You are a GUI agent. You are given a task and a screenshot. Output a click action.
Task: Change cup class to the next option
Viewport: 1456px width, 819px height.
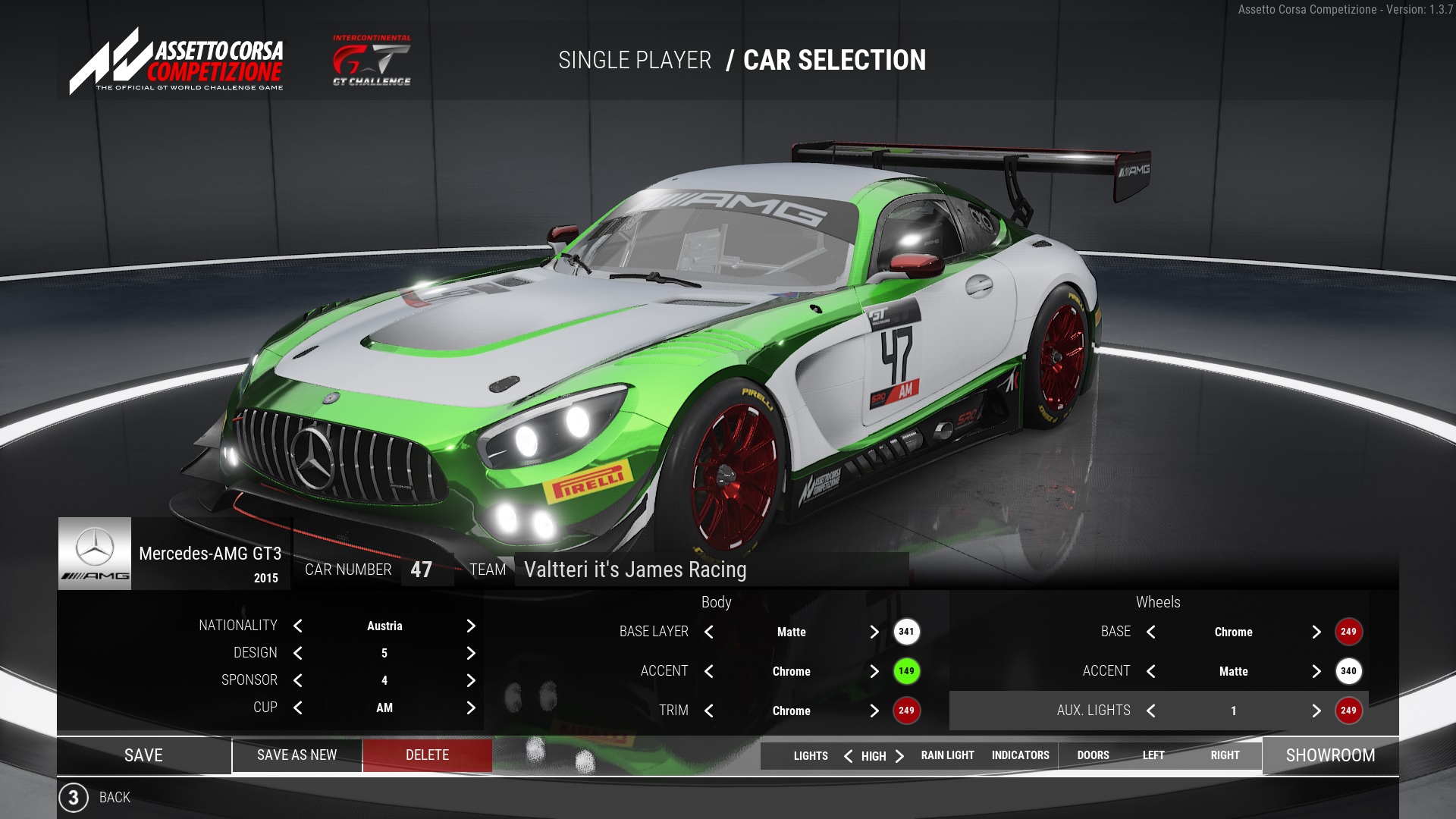[x=471, y=708]
